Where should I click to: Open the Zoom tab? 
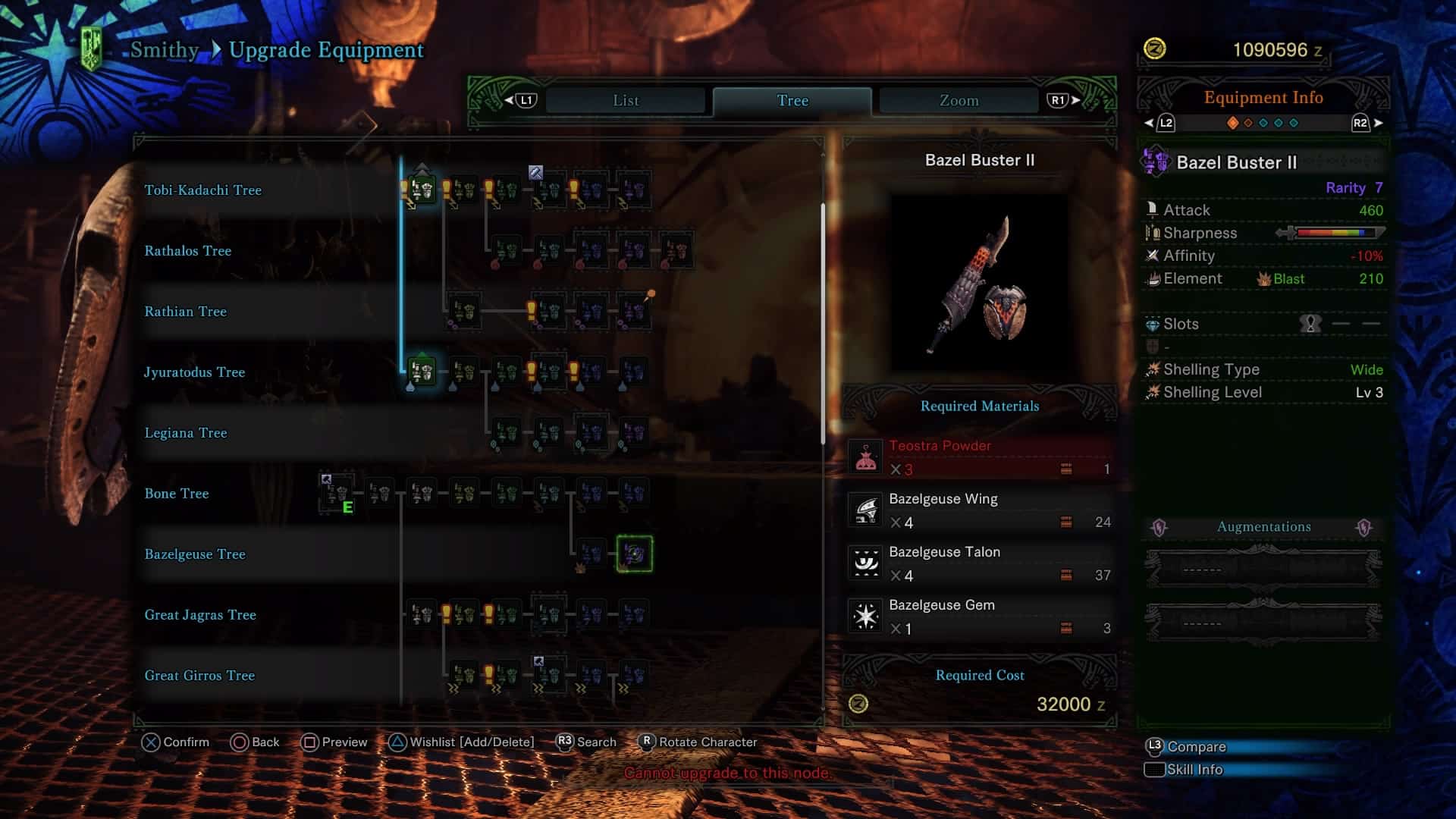[957, 99]
